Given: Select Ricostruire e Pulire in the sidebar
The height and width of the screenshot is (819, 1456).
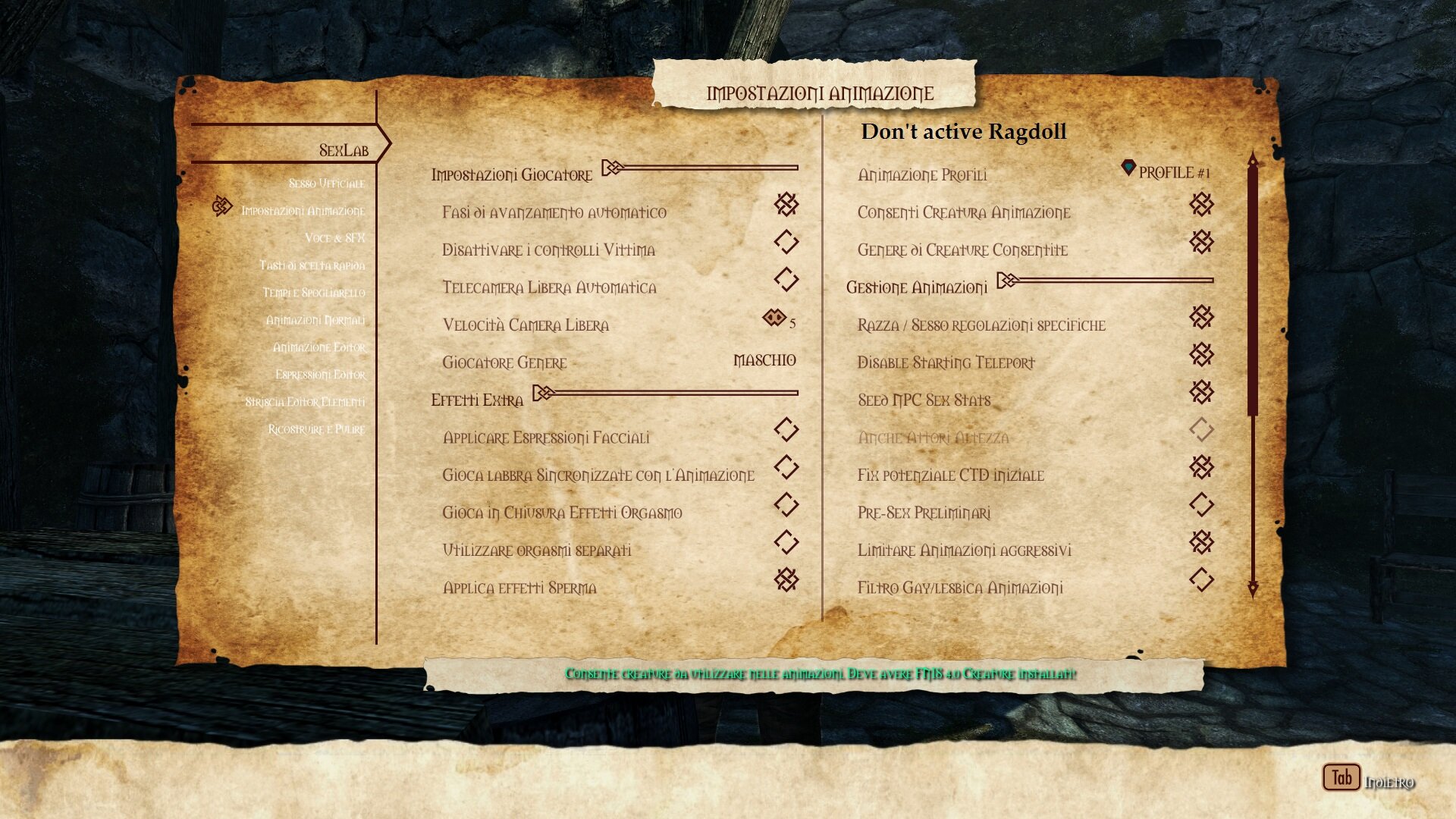Looking at the screenshot, I should [318, 428].
